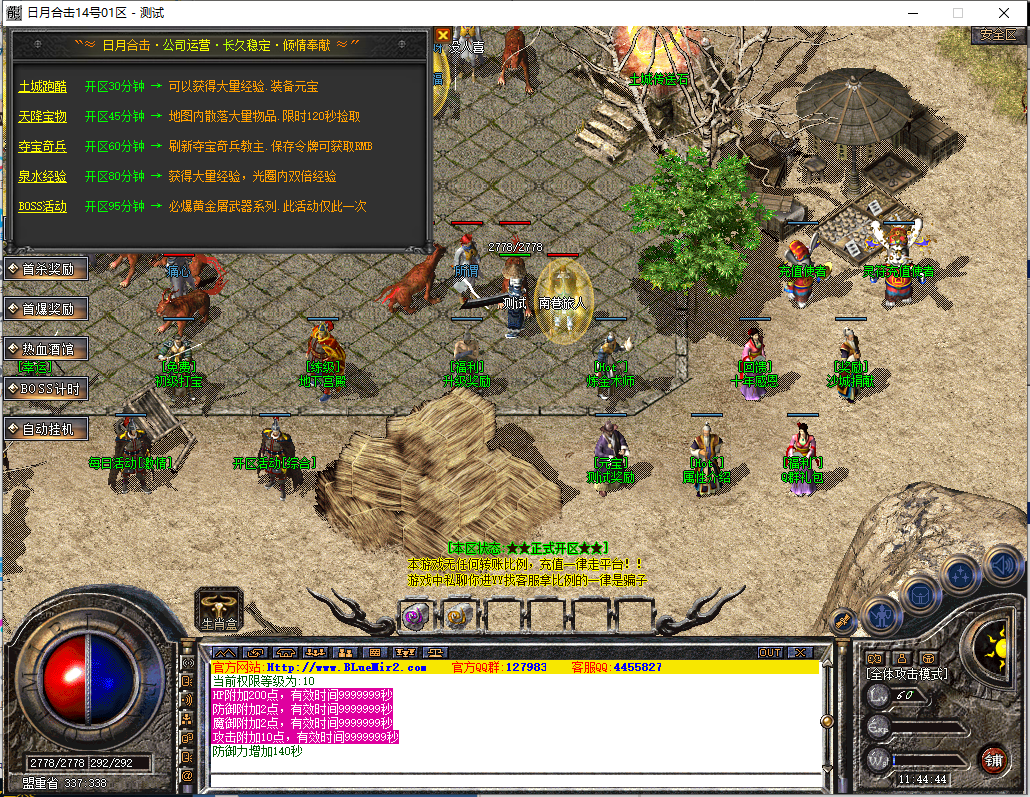
Task: Close the event announcement panel
Action: click(443, 36)
